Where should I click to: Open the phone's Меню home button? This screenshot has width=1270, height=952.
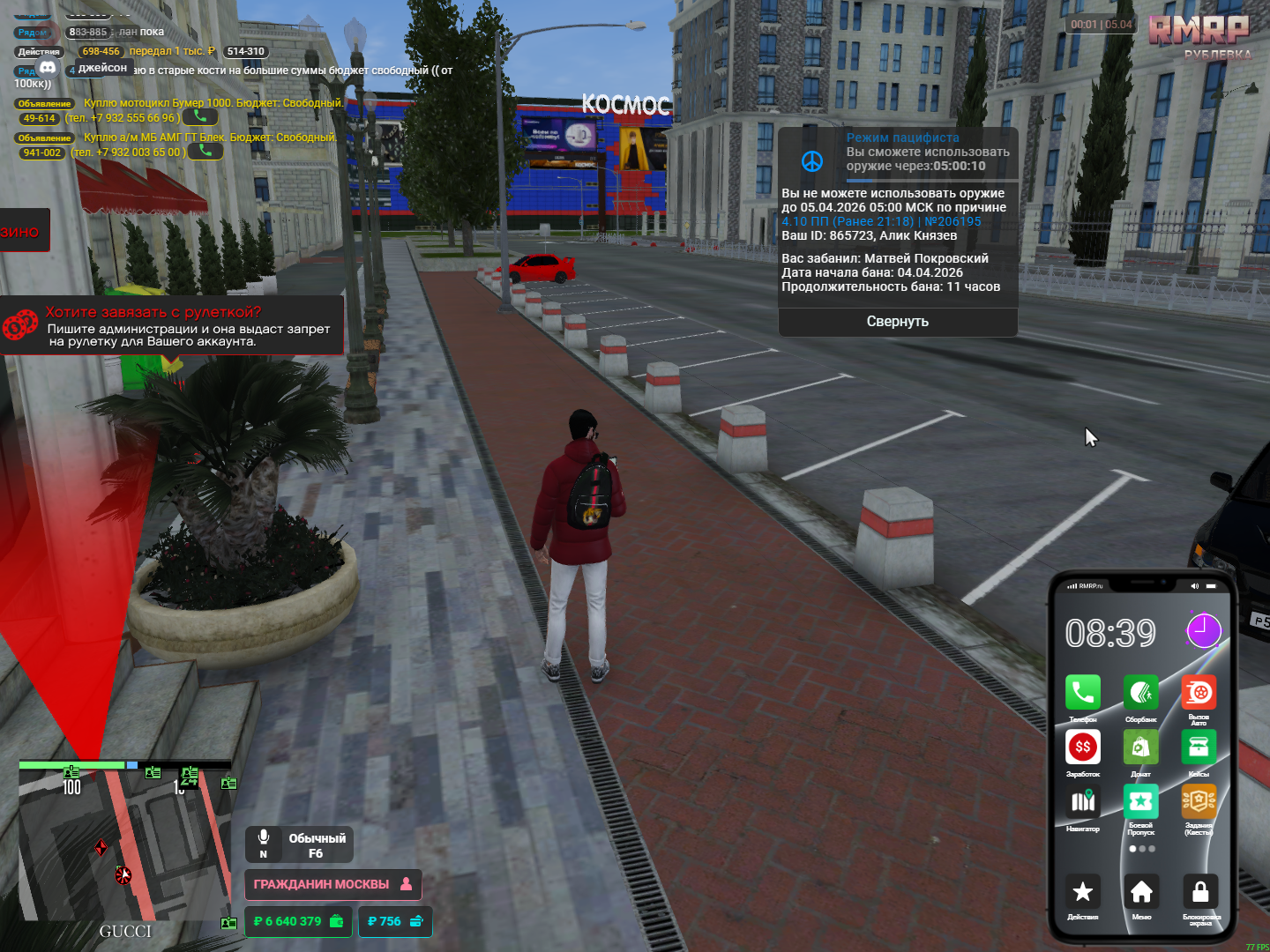click(1141, 892)
